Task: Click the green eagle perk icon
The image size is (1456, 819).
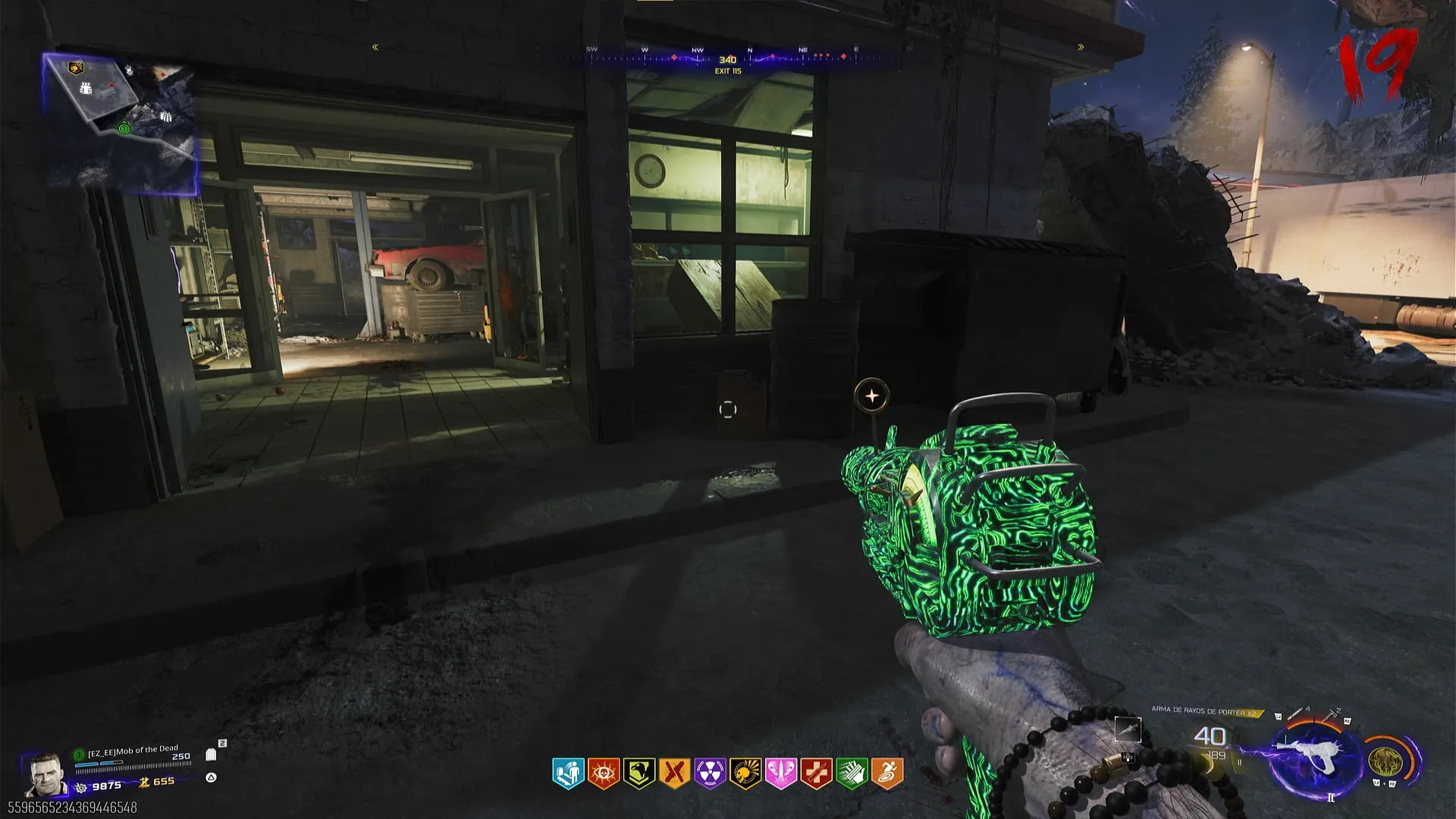Action: [639, 773]
